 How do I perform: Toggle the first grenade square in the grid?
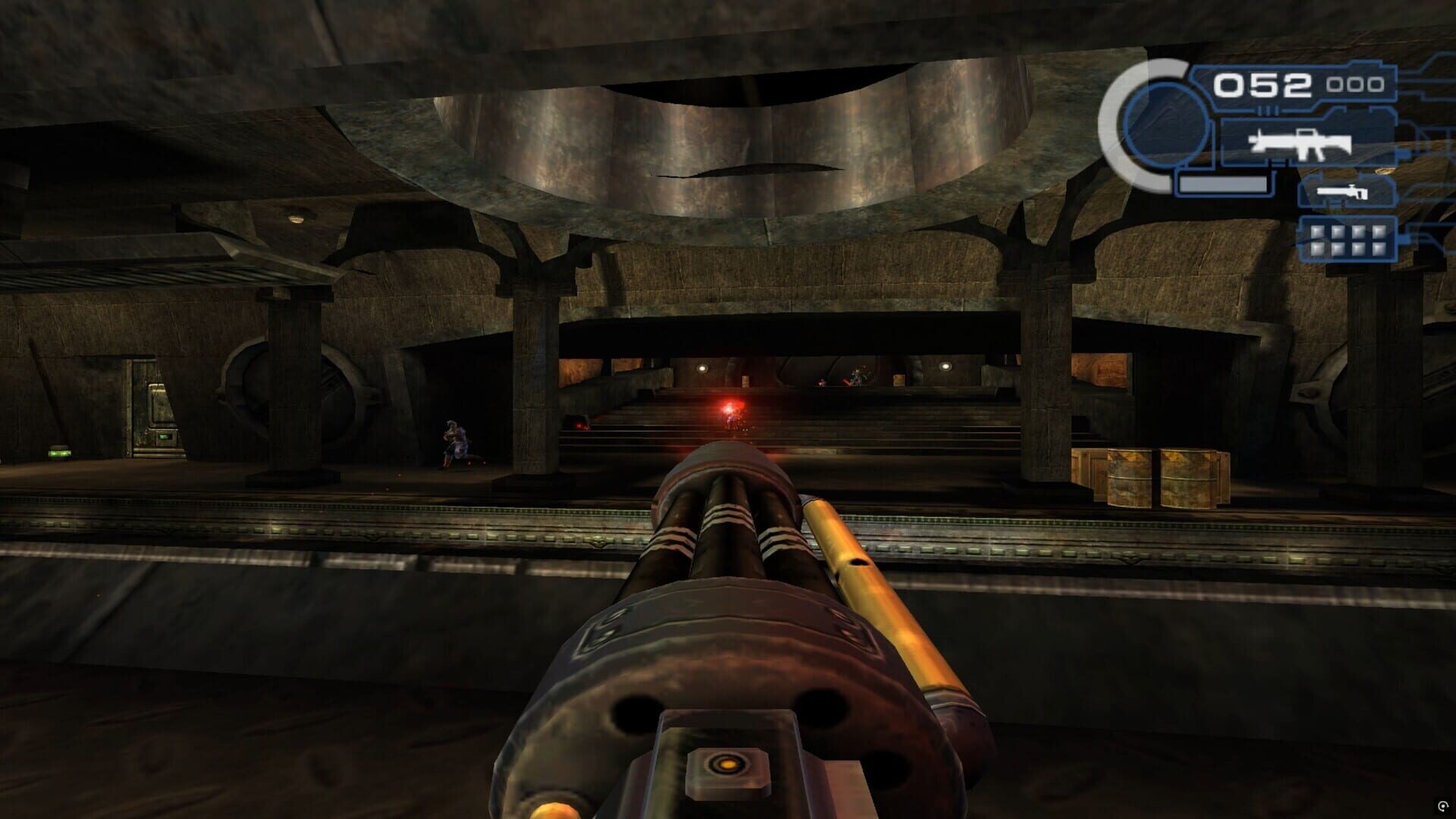point(1317,231)
